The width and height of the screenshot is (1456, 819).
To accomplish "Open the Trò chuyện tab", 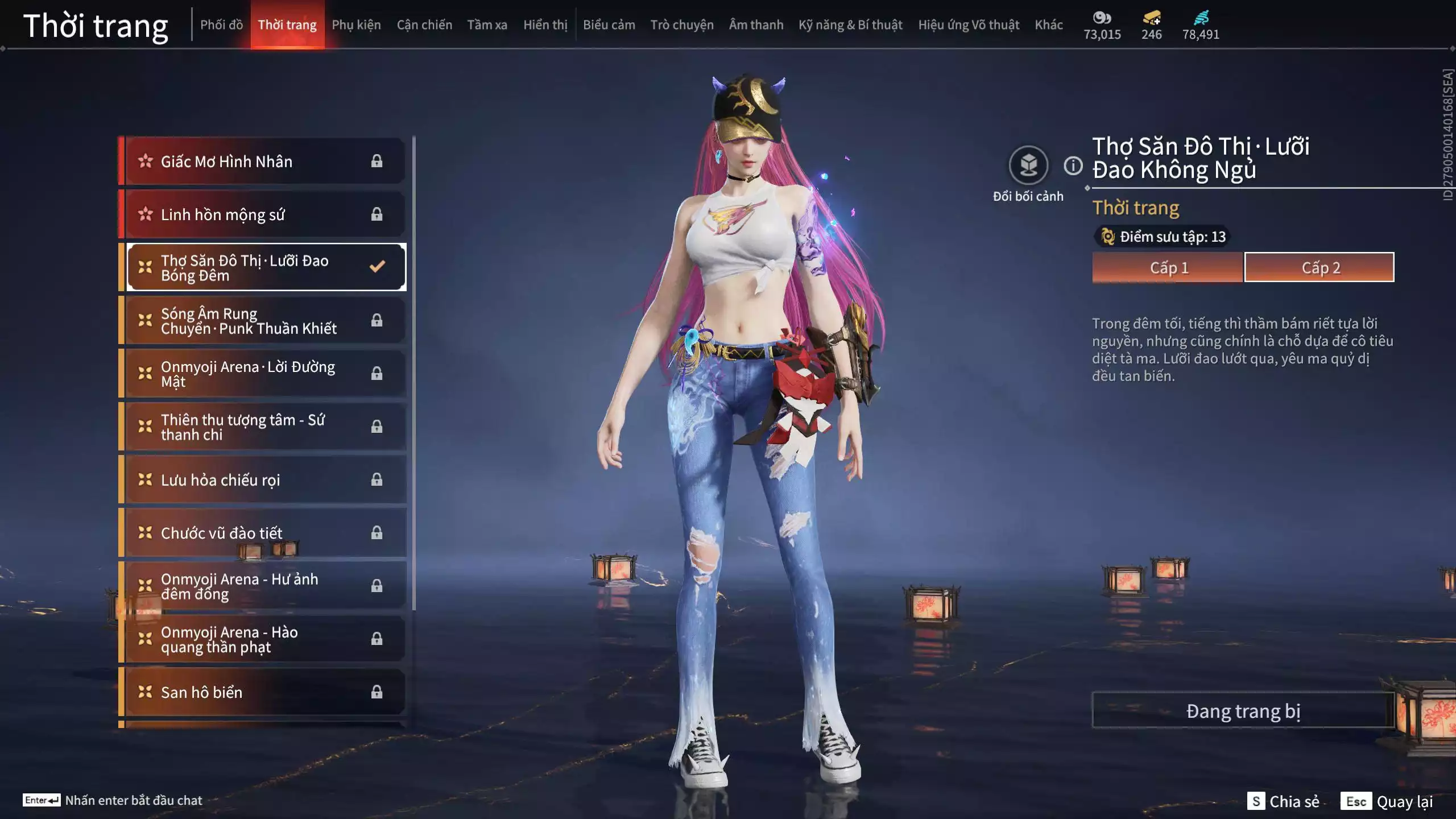I will tap(681, 25).
